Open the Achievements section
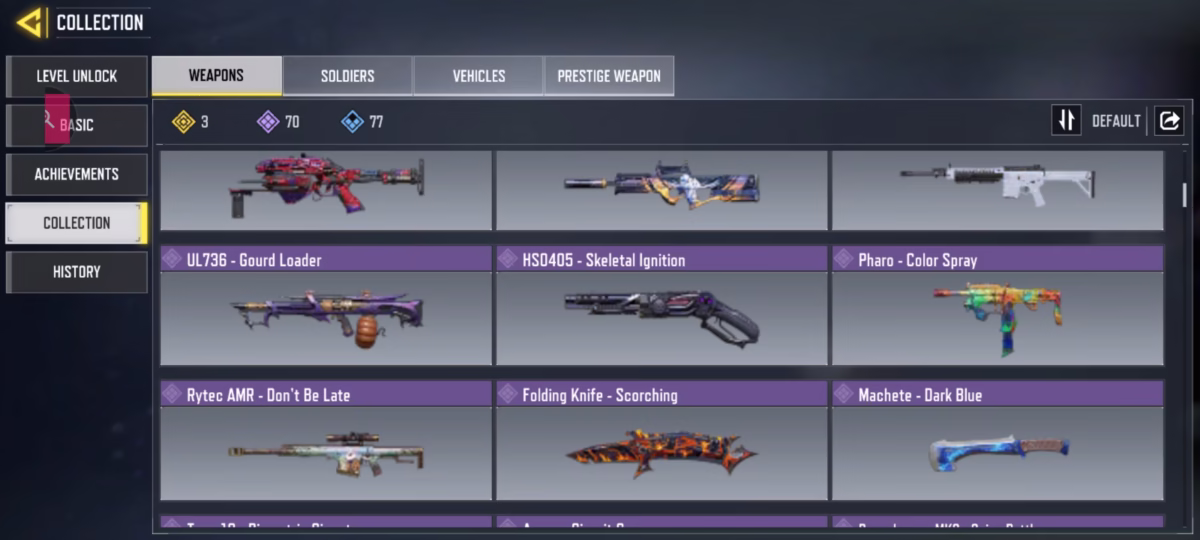1200x540 pixels. (77, 174)
